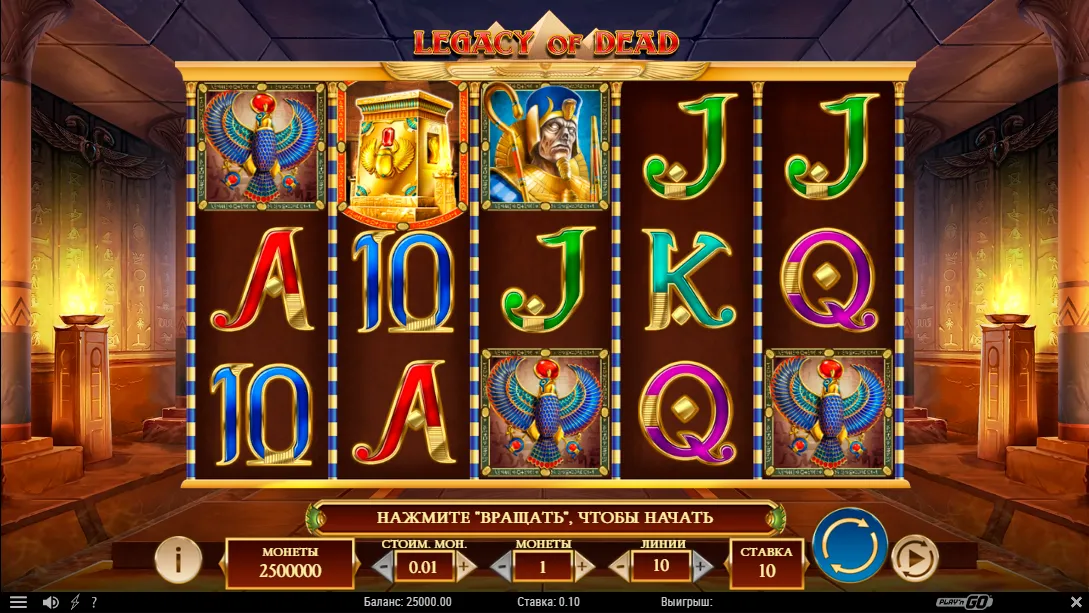Increase the number of coins

pyautogui.click(x=583, y=566)
